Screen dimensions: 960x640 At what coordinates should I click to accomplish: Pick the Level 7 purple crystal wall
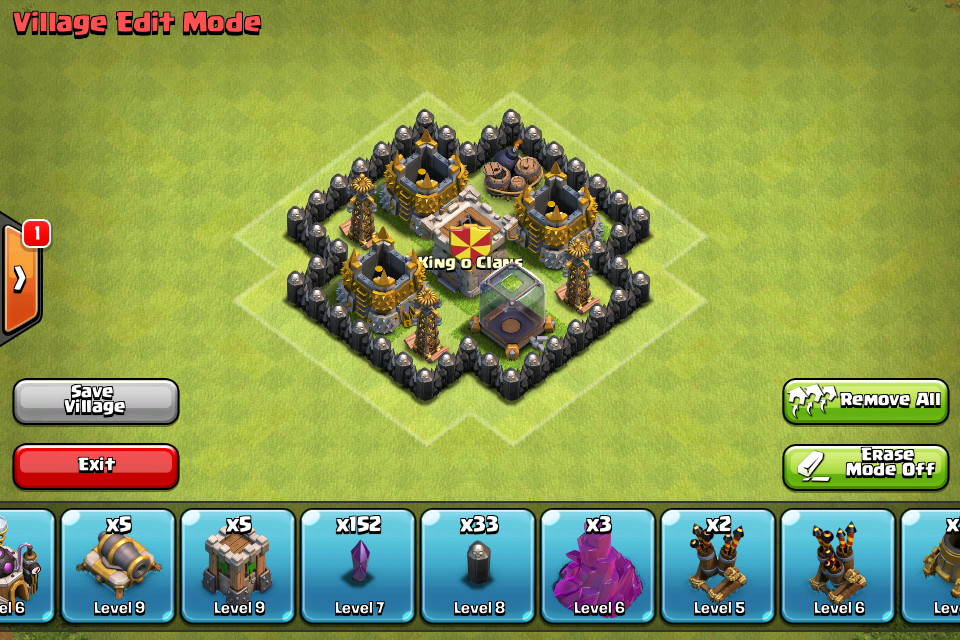pyautogui.click(x=358, y=566)
